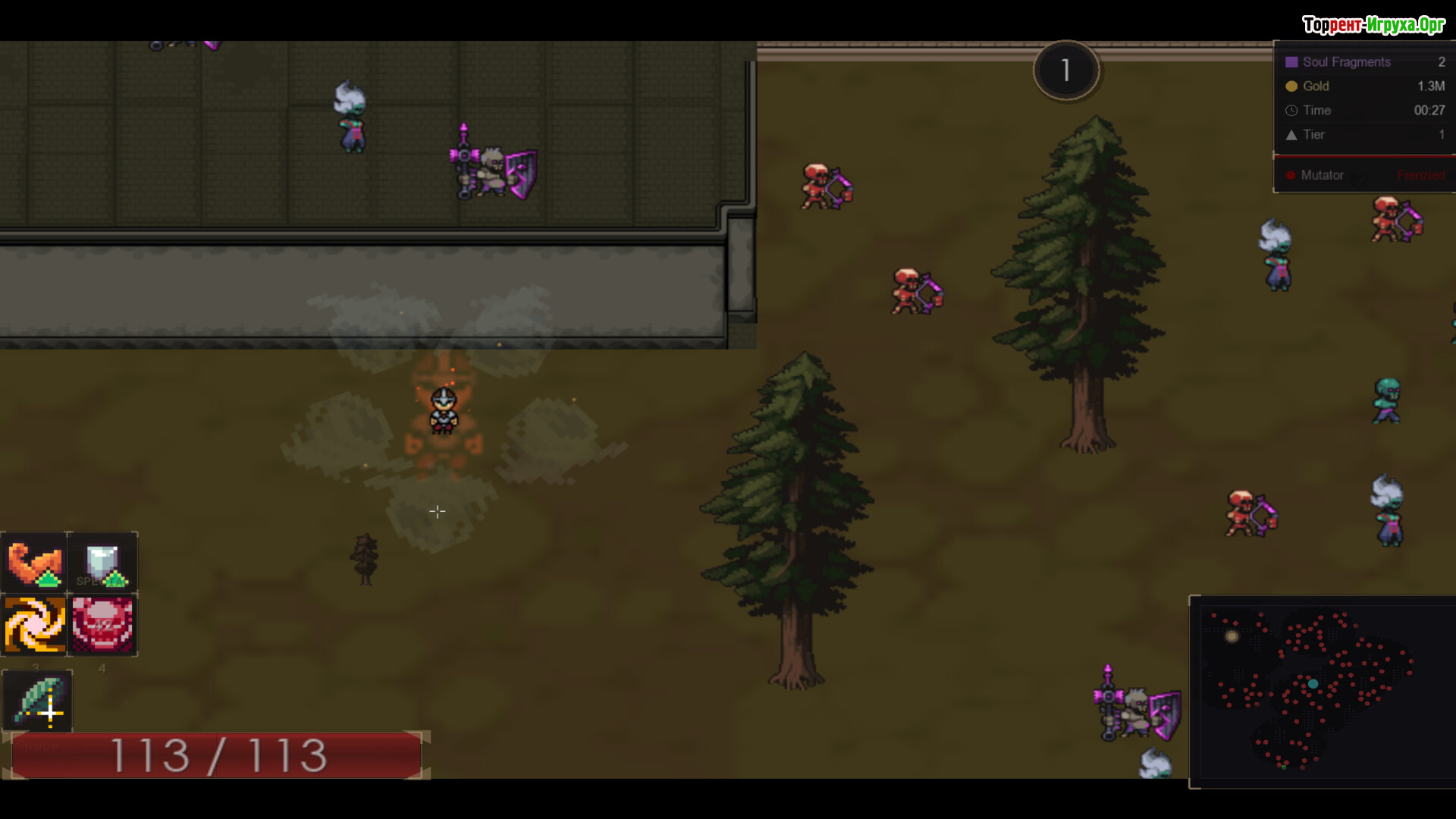The width and height of the screenshot is (1456, 819).
Task: Click the Soul Fragments entry
Action: [1363, 62]
